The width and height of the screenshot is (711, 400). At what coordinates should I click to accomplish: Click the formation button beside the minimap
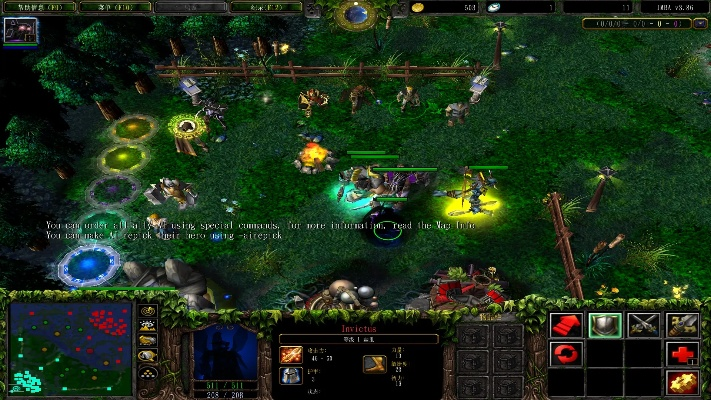pyautogui.click(x=149, y=371)
